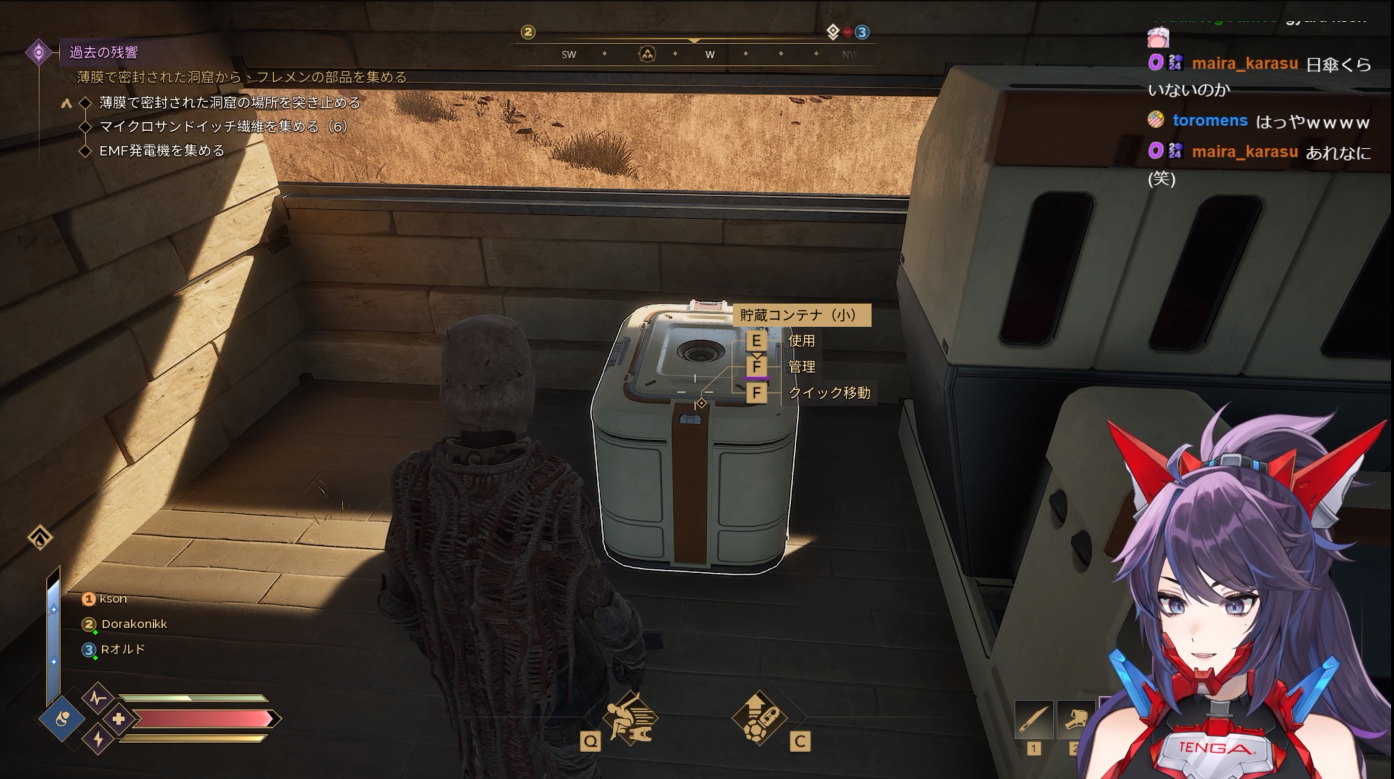The image size is (1394, 779).
Task: Click toromens username in stream chat
Action: point(1210,120)
